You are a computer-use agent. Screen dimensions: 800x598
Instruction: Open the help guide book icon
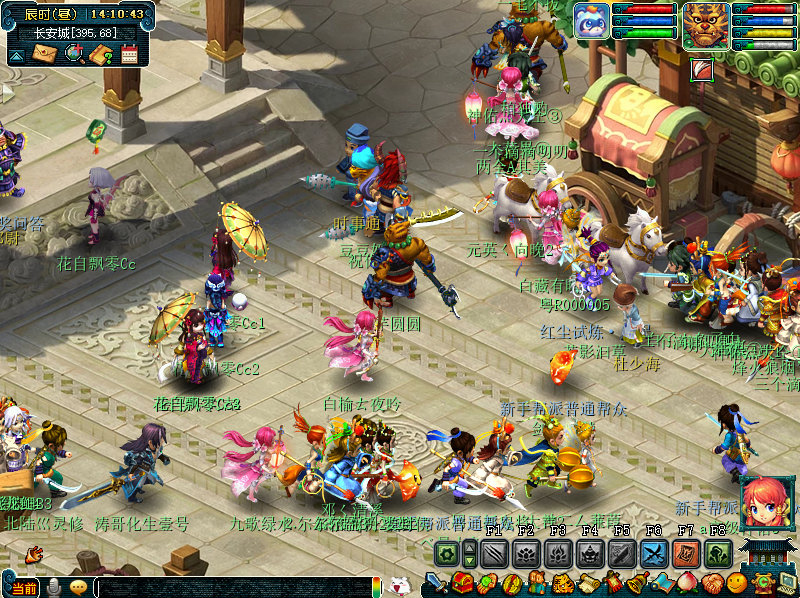(100, 54)
